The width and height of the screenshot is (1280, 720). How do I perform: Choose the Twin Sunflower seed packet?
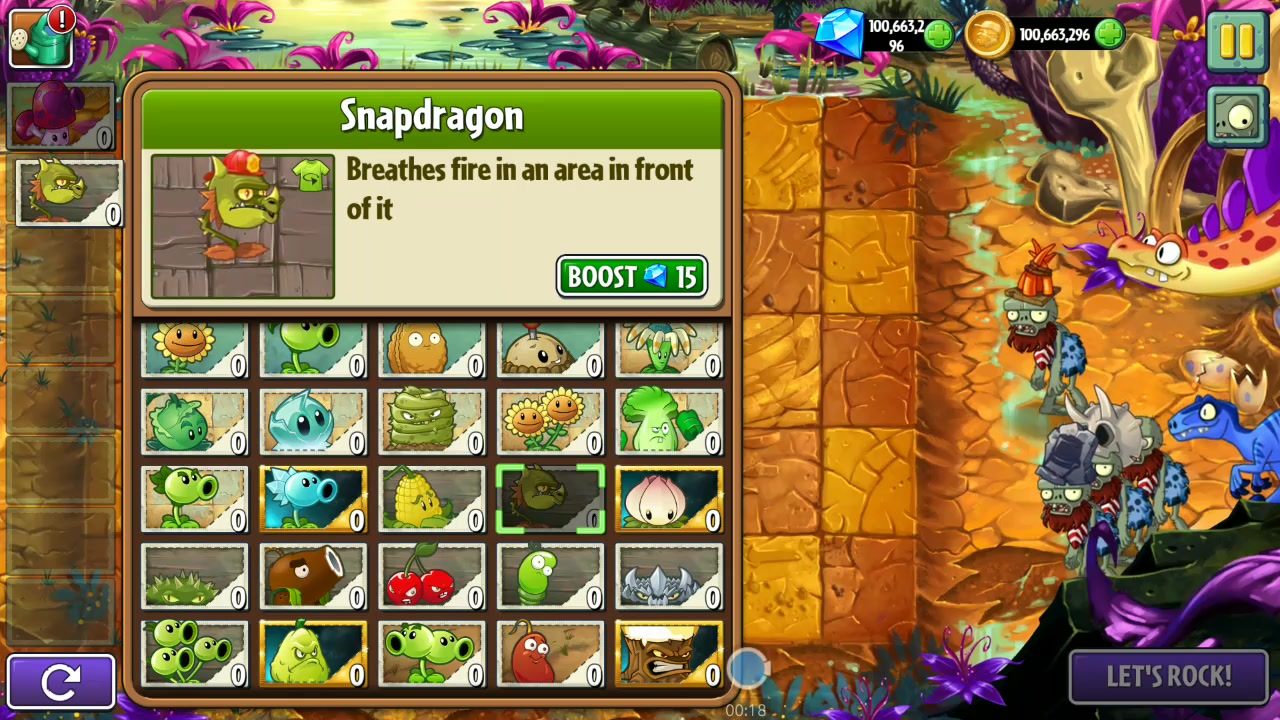(x=550, y=421)
